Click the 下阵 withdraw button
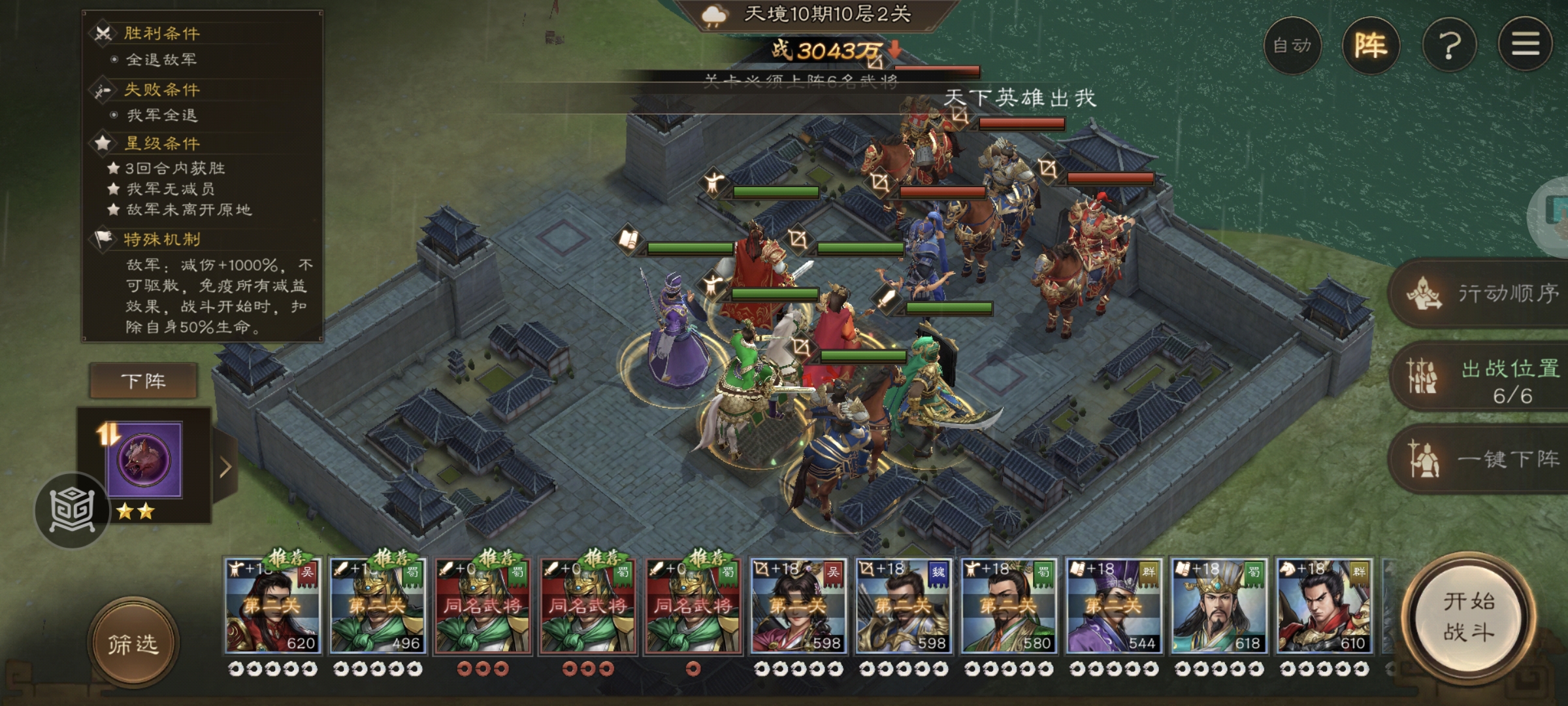The width and height of the screenshot is (1568, 706). (143, 381)
